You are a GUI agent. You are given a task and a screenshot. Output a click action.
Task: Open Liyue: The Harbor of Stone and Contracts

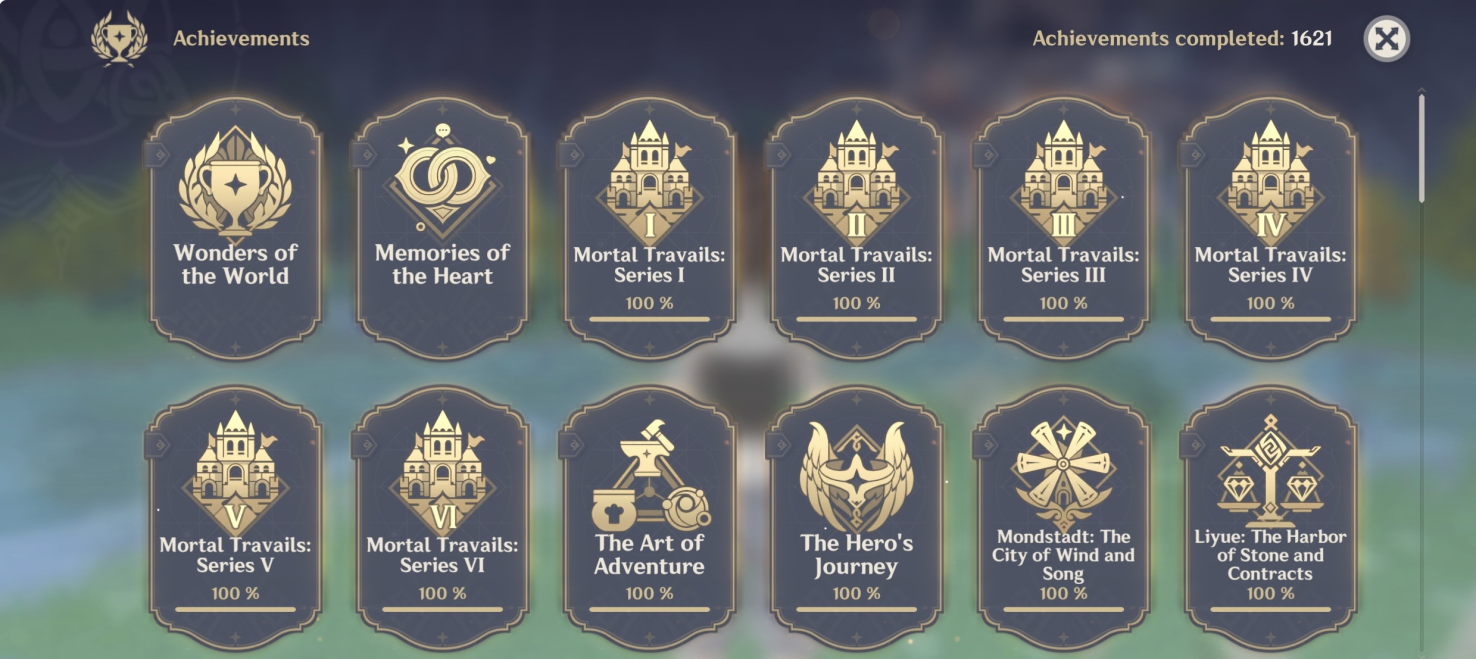coord(1270,516)
